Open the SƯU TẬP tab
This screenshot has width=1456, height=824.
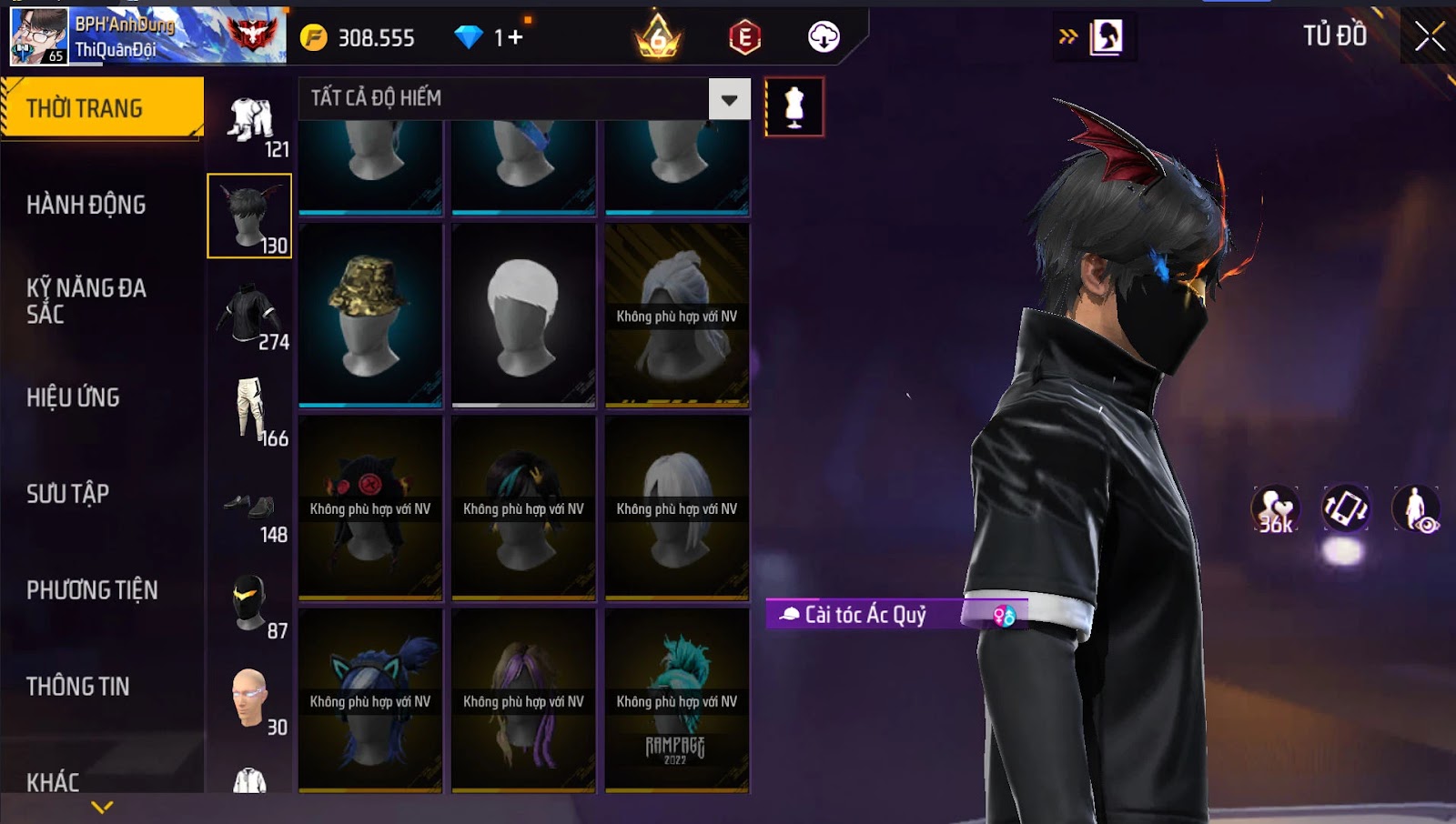click(67, 494)
